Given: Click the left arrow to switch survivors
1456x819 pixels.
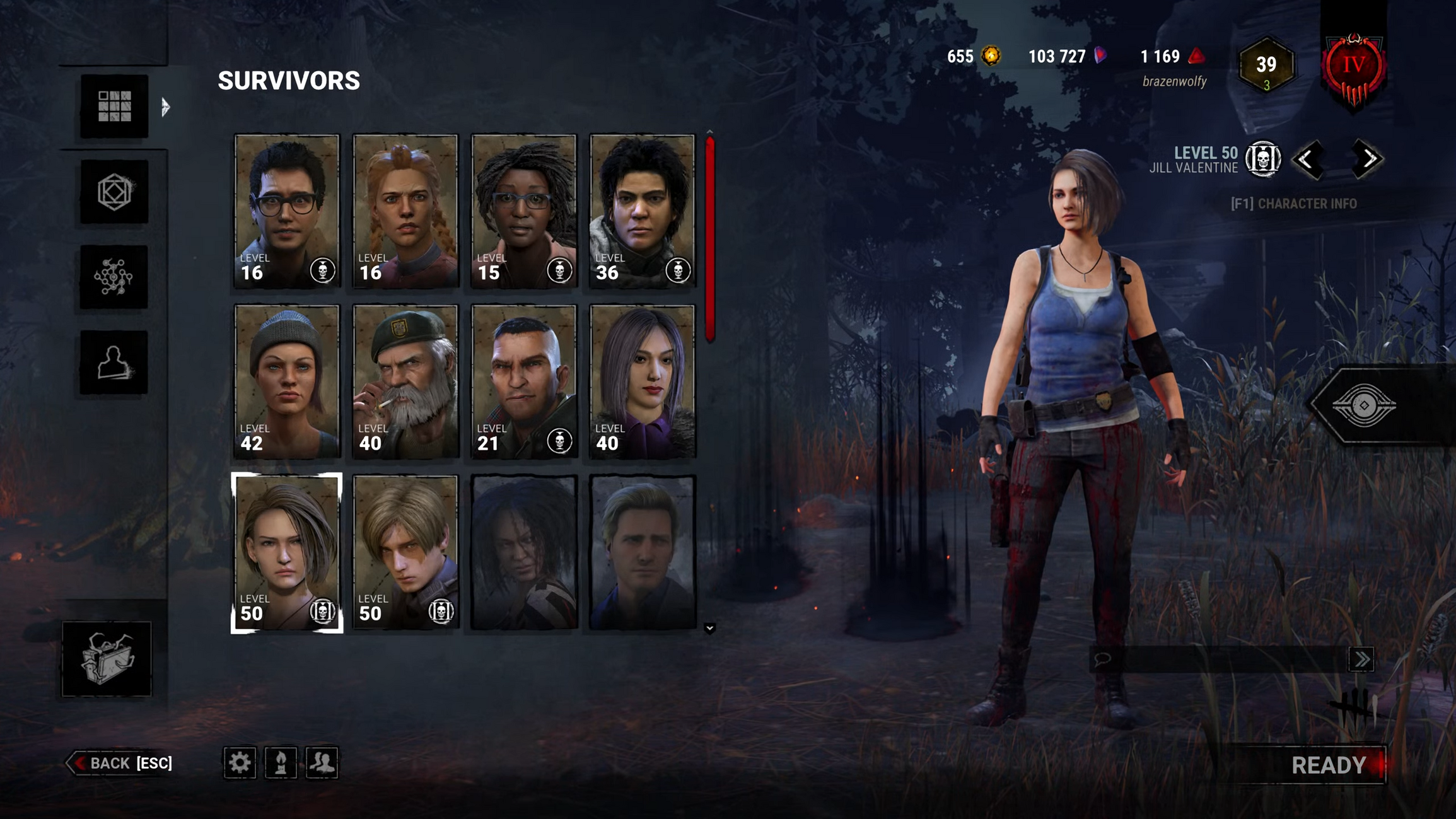Looking at the screenshot, I should [x=1310, y=160].
